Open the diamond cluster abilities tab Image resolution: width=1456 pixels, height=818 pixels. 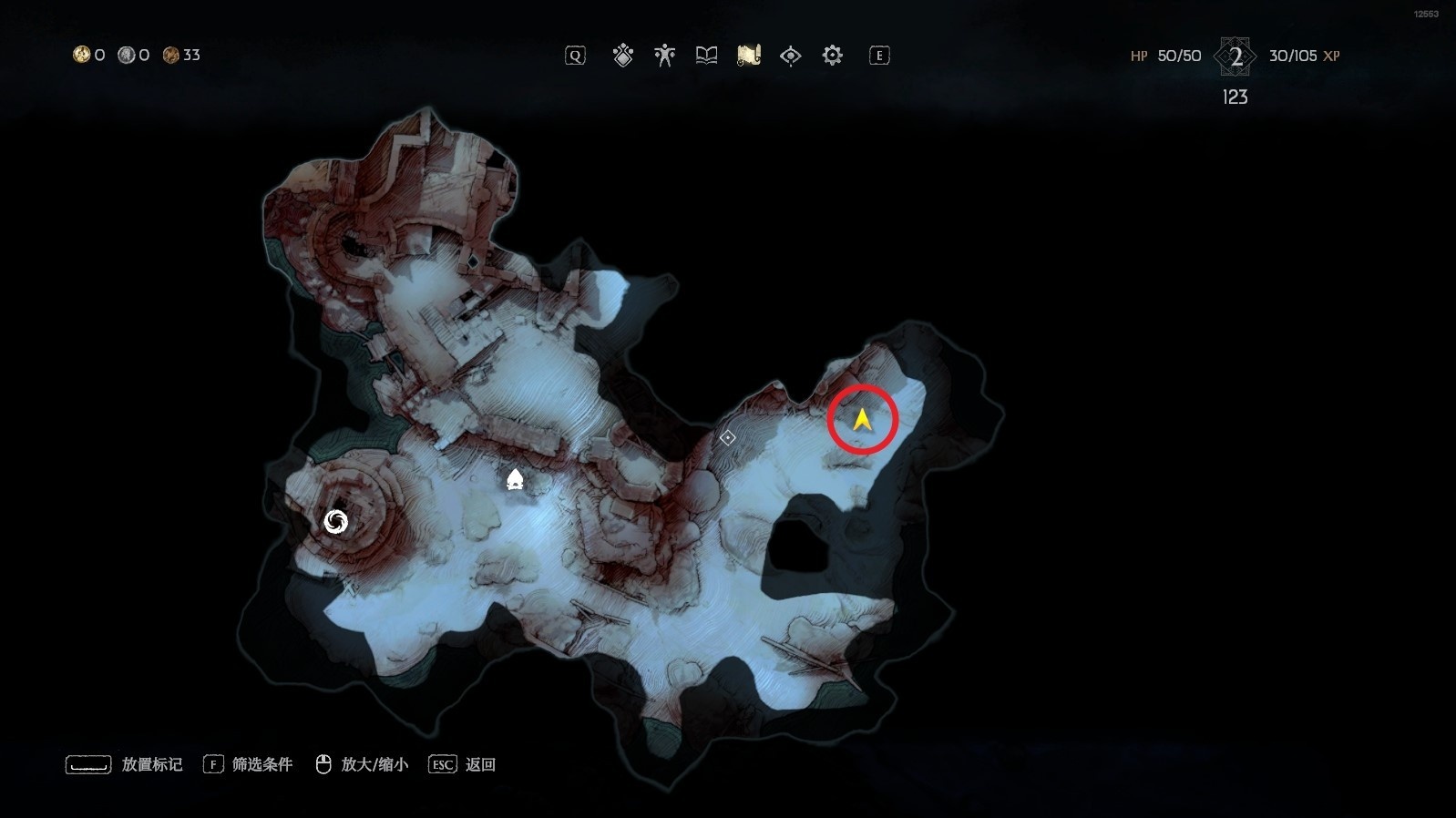tap(623, 56)
